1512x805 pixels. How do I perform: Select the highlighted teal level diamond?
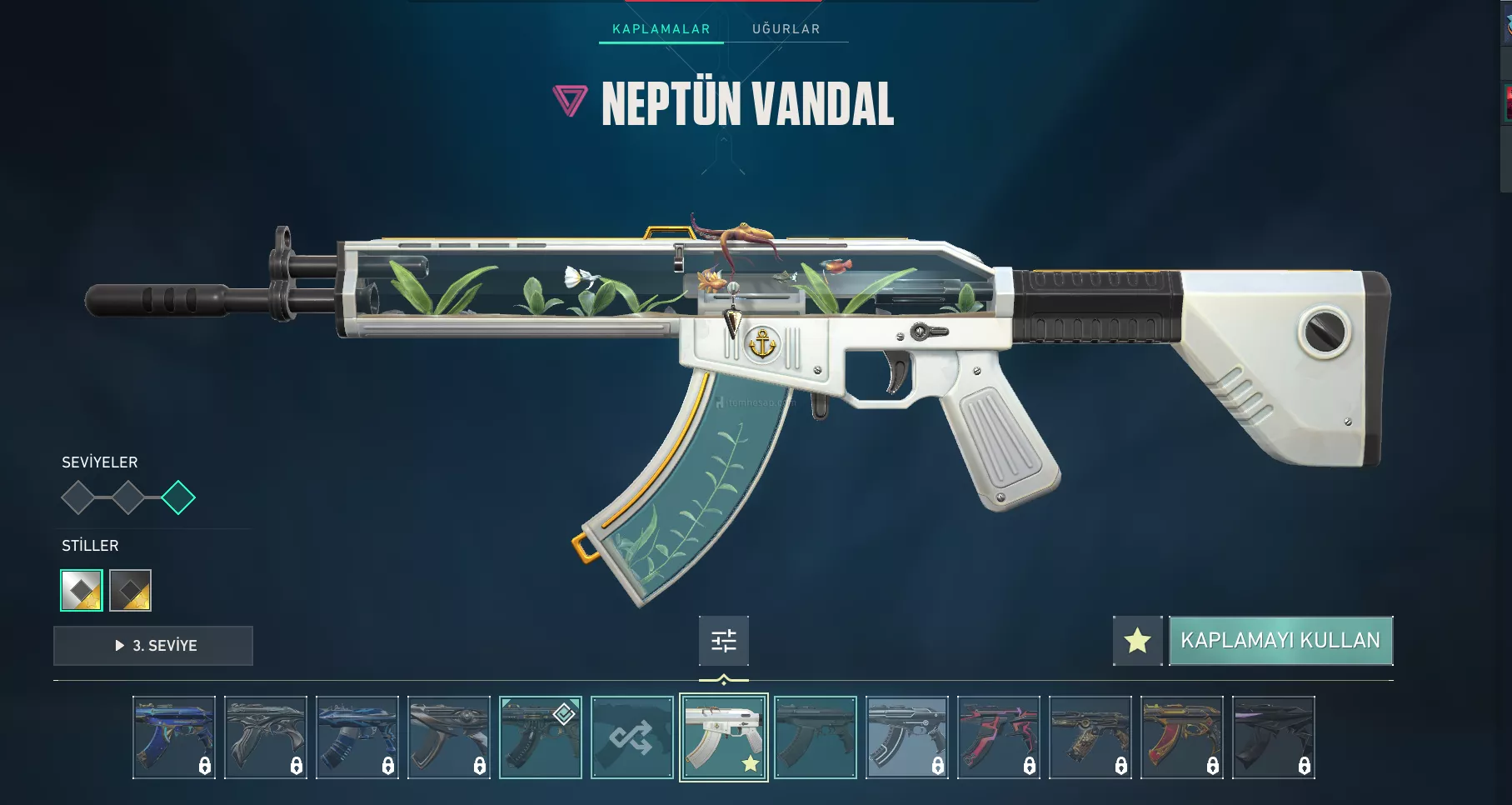tap(178, 498)
